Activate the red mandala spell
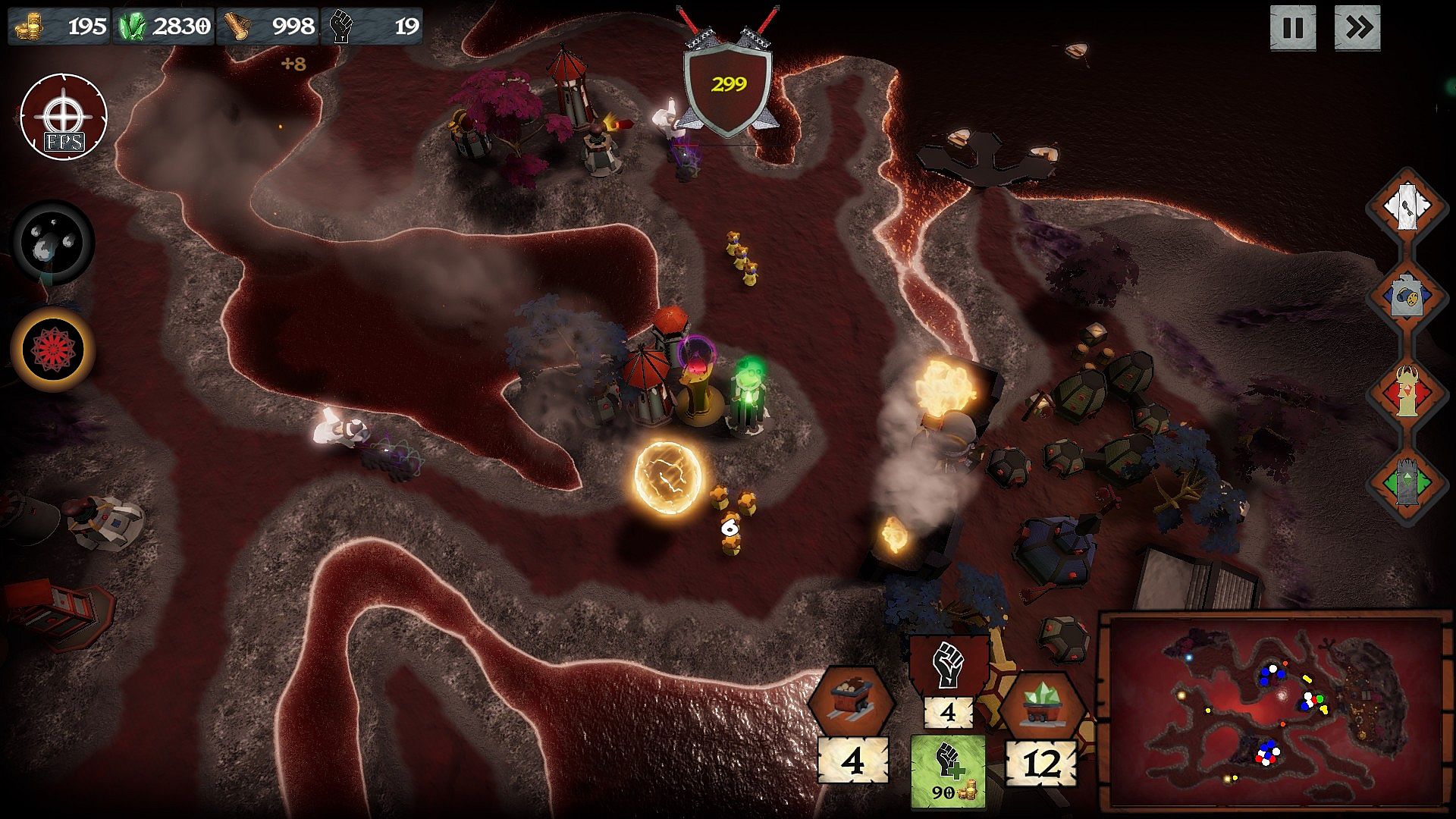Viewport: 1456px width, 819px height. point(53,349)
